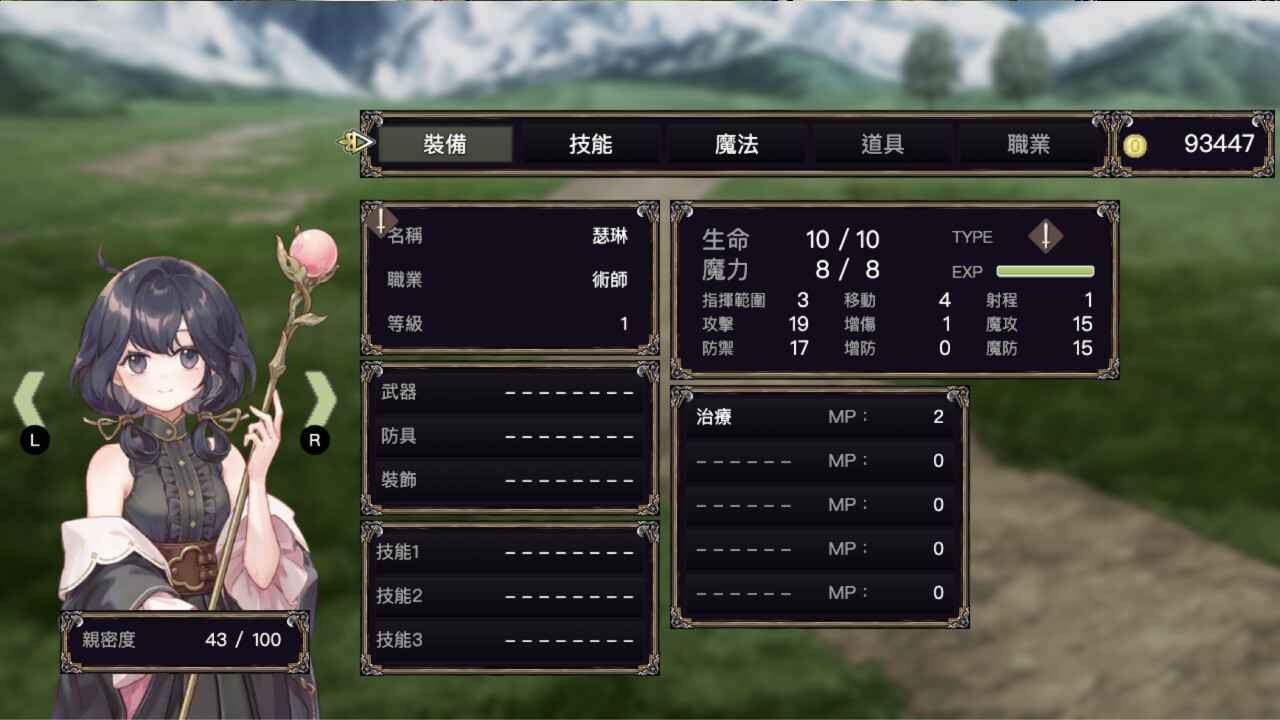1280x720 pixels.
Task: Click the sword TYPE icon near EXP bar
Action: click(1046, 237)
